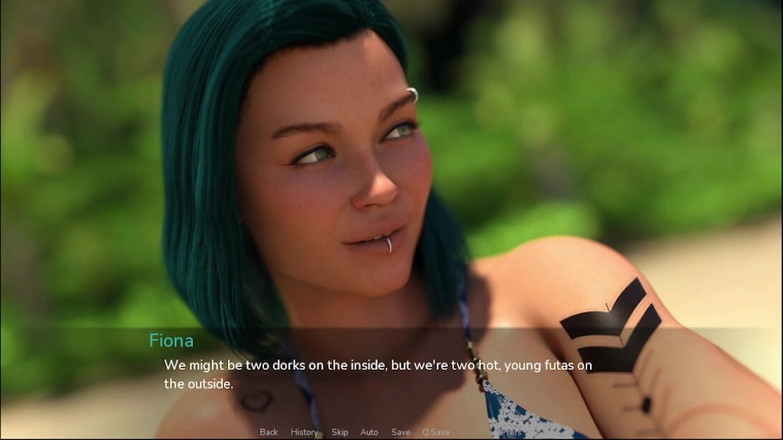Screen dimensions: 783x440
Task: Open the Prefs settings
Action: 510,432
